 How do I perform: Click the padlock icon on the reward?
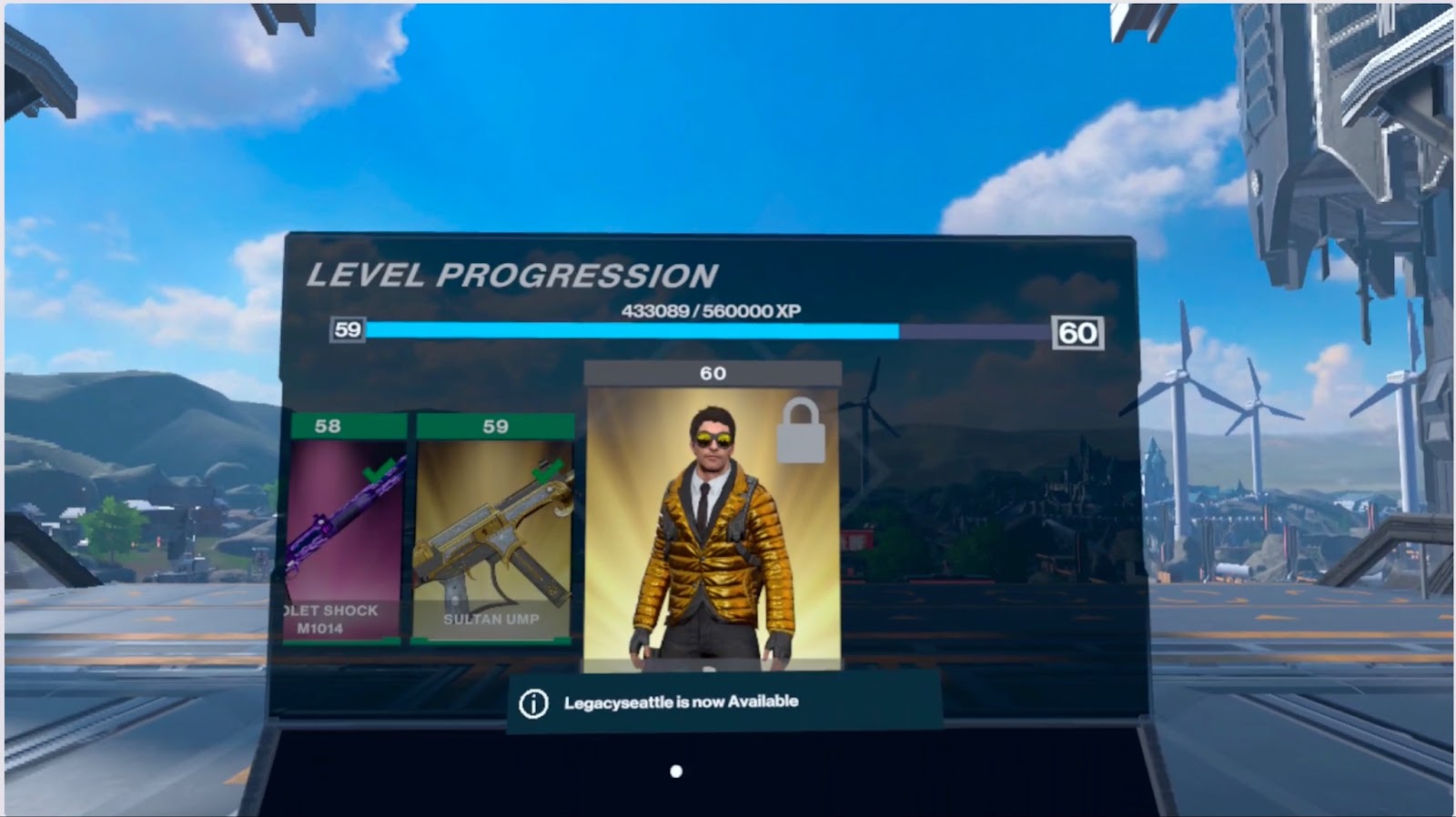[801, 431]
